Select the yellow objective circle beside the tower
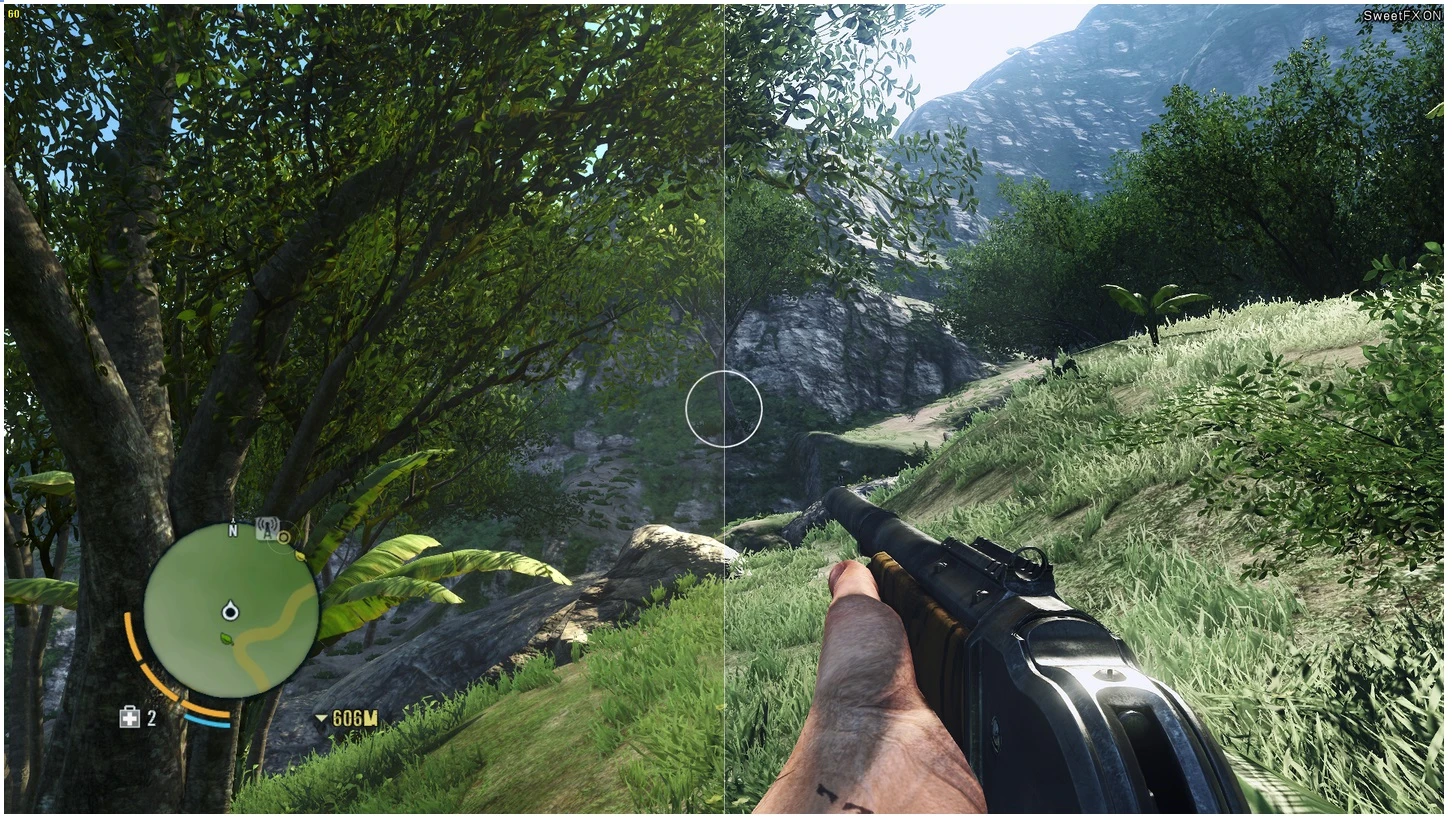This screenshot has width=1452, height=820. point(283,538)
